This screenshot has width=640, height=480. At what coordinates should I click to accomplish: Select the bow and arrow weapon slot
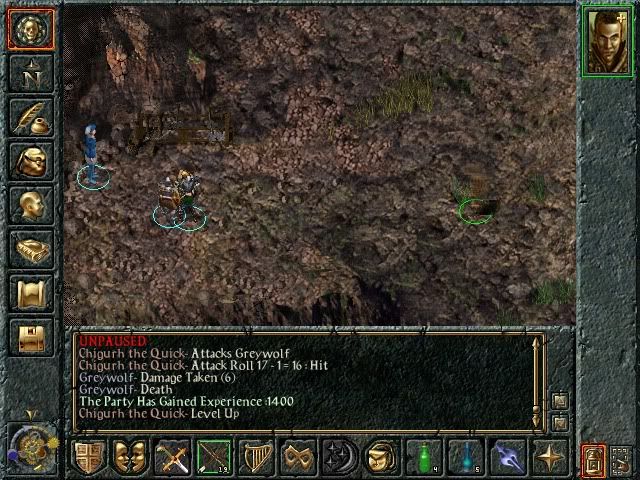(x=214, y=457)
